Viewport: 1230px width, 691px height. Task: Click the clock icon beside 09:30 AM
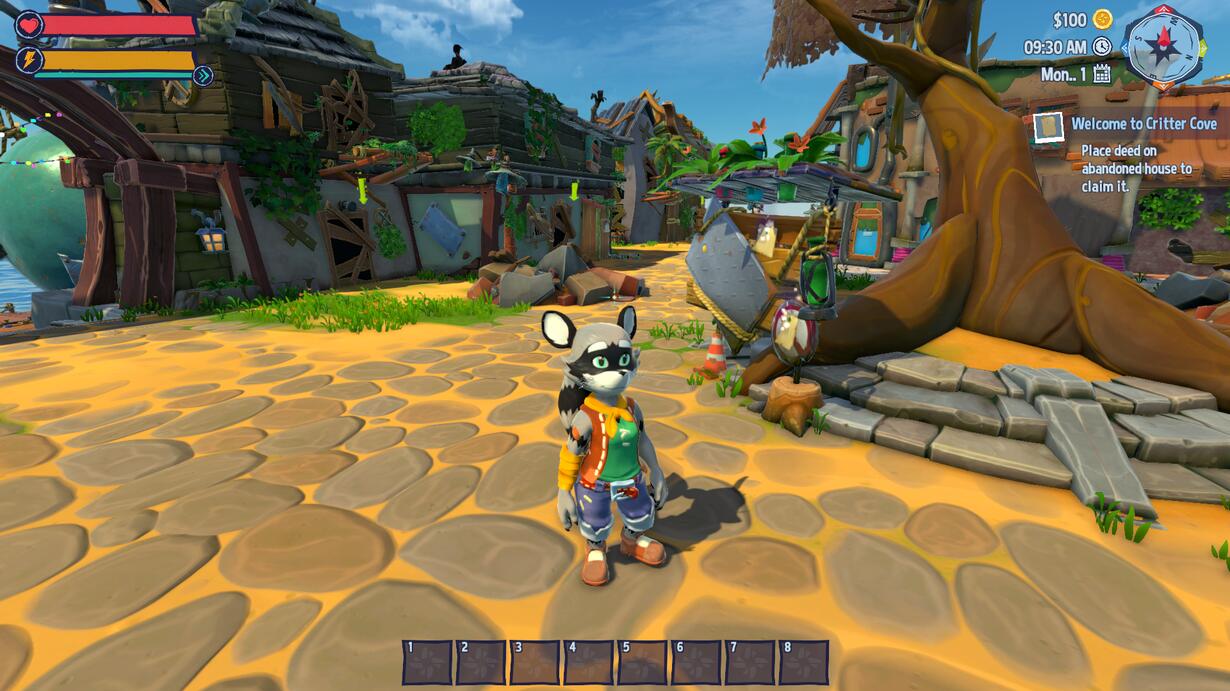(1102, 46)
